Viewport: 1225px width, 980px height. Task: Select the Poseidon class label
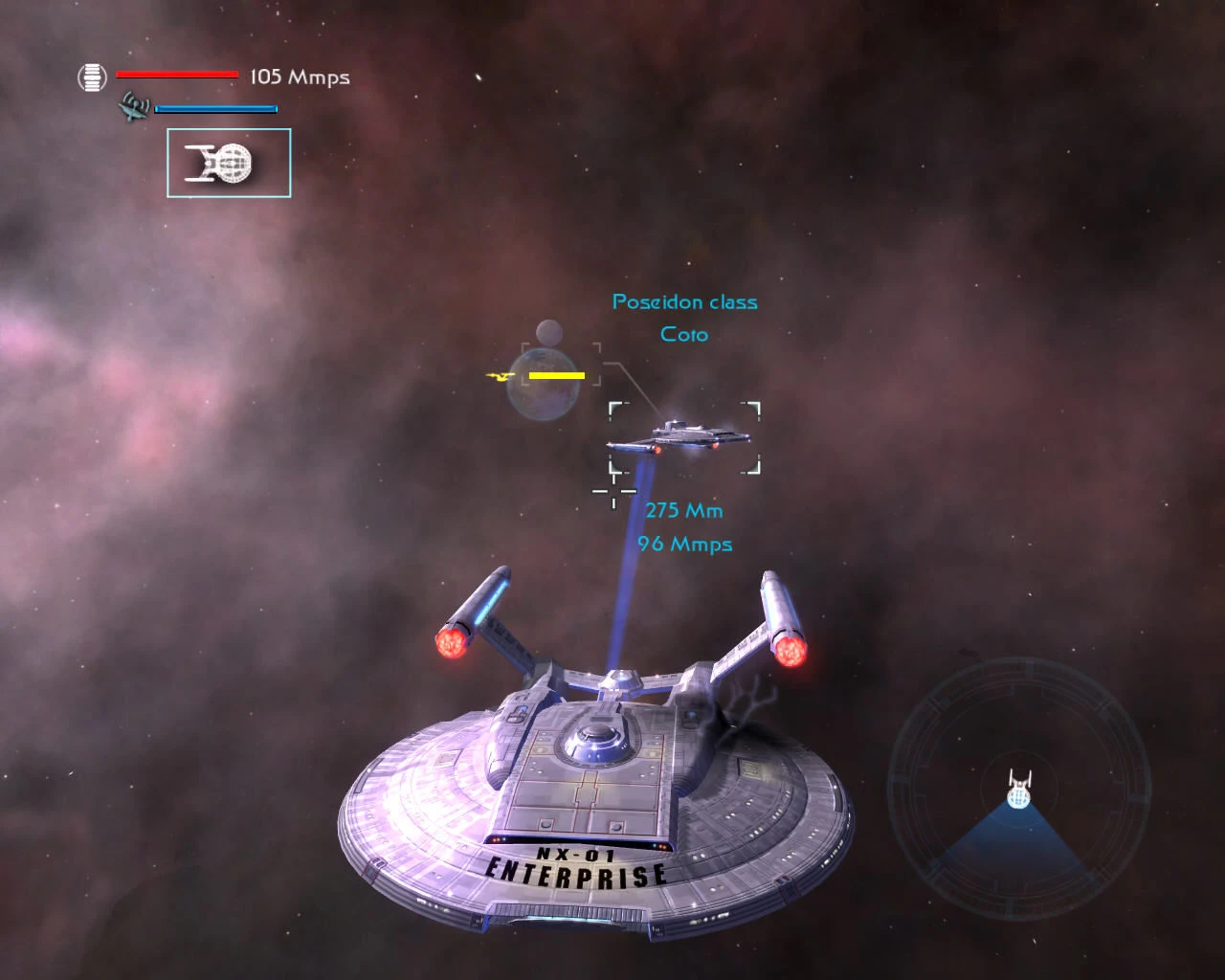(x=684, y=301)
